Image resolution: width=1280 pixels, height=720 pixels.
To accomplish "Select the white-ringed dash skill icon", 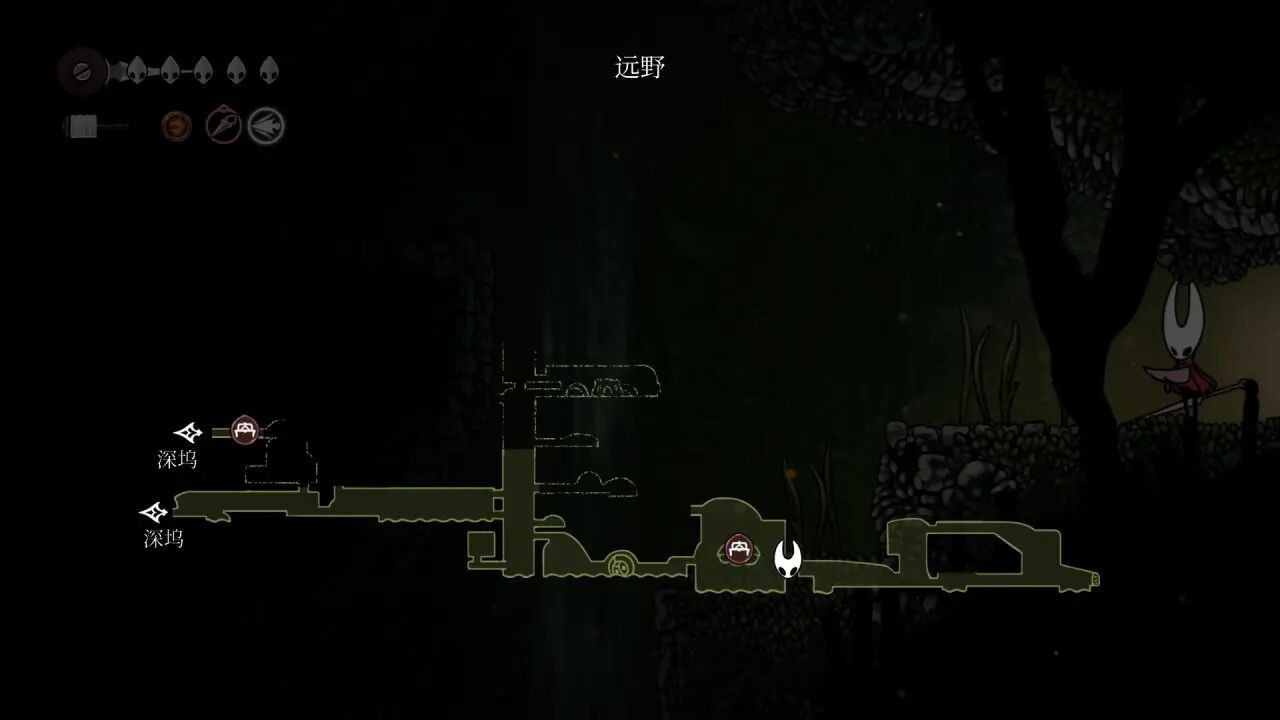I will pyautogui.click(x=267, y=126).
